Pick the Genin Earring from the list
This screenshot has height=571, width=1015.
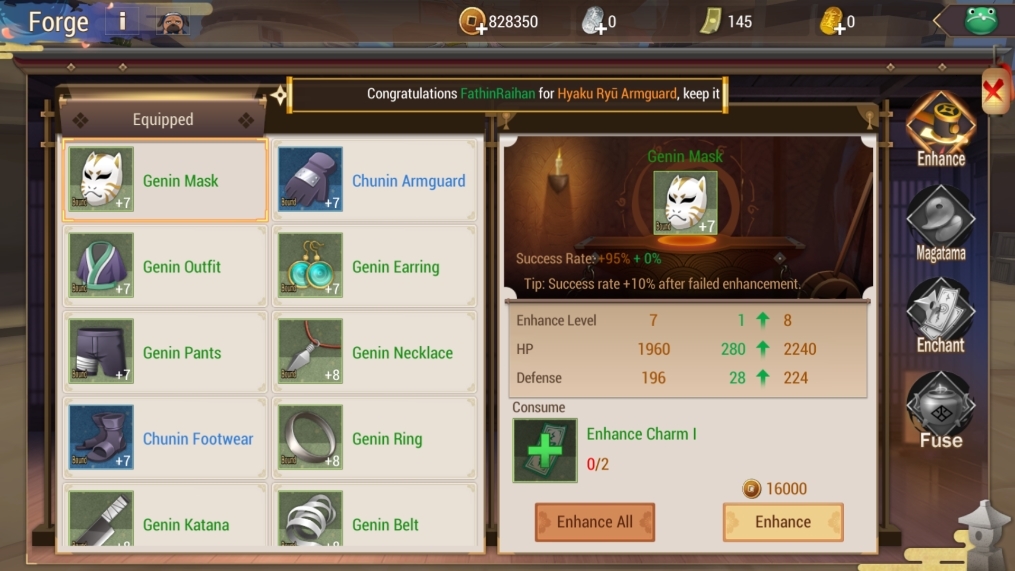click(x=374, y=266)
